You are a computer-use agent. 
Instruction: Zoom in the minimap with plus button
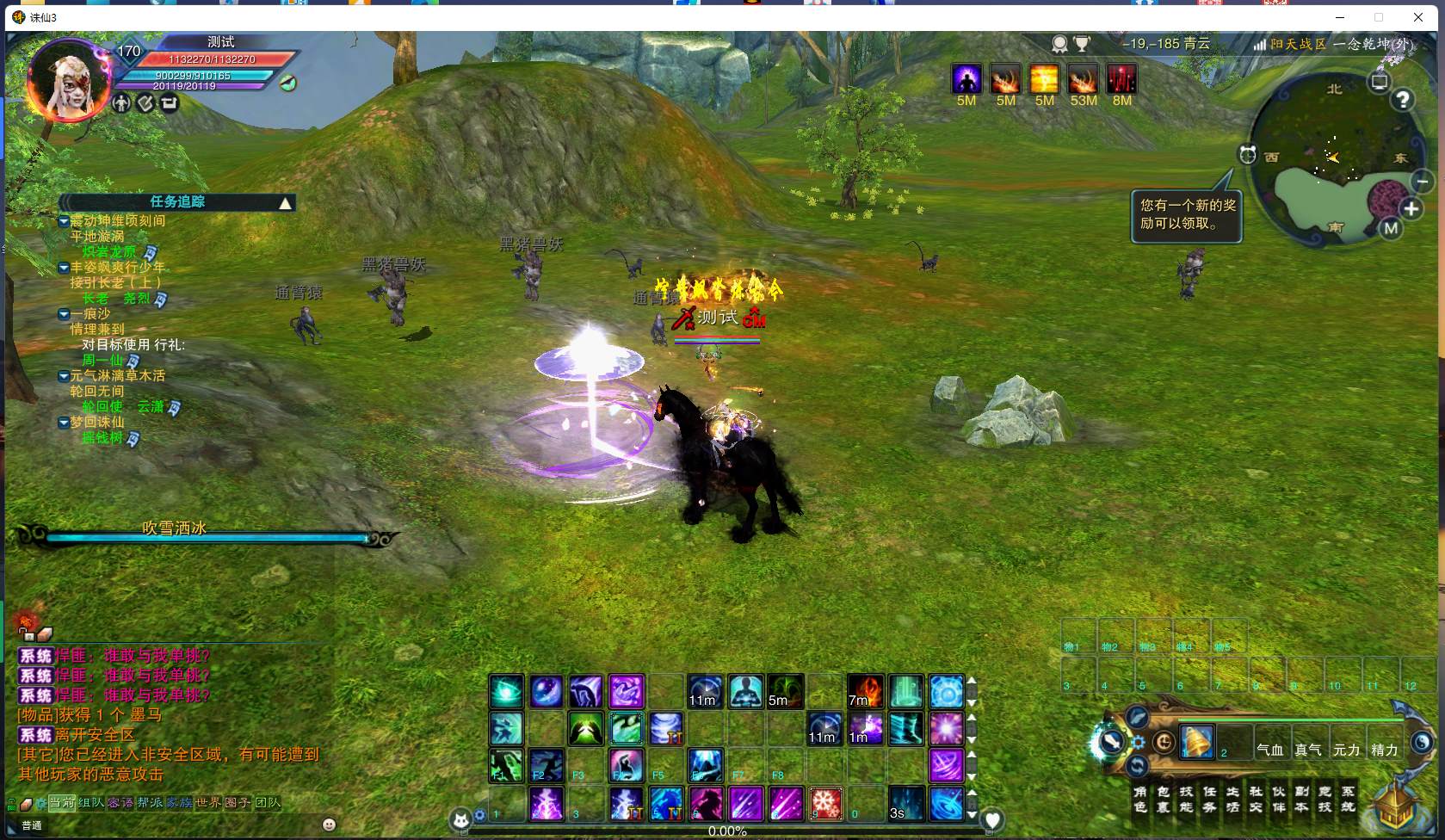coord(1411,208)
